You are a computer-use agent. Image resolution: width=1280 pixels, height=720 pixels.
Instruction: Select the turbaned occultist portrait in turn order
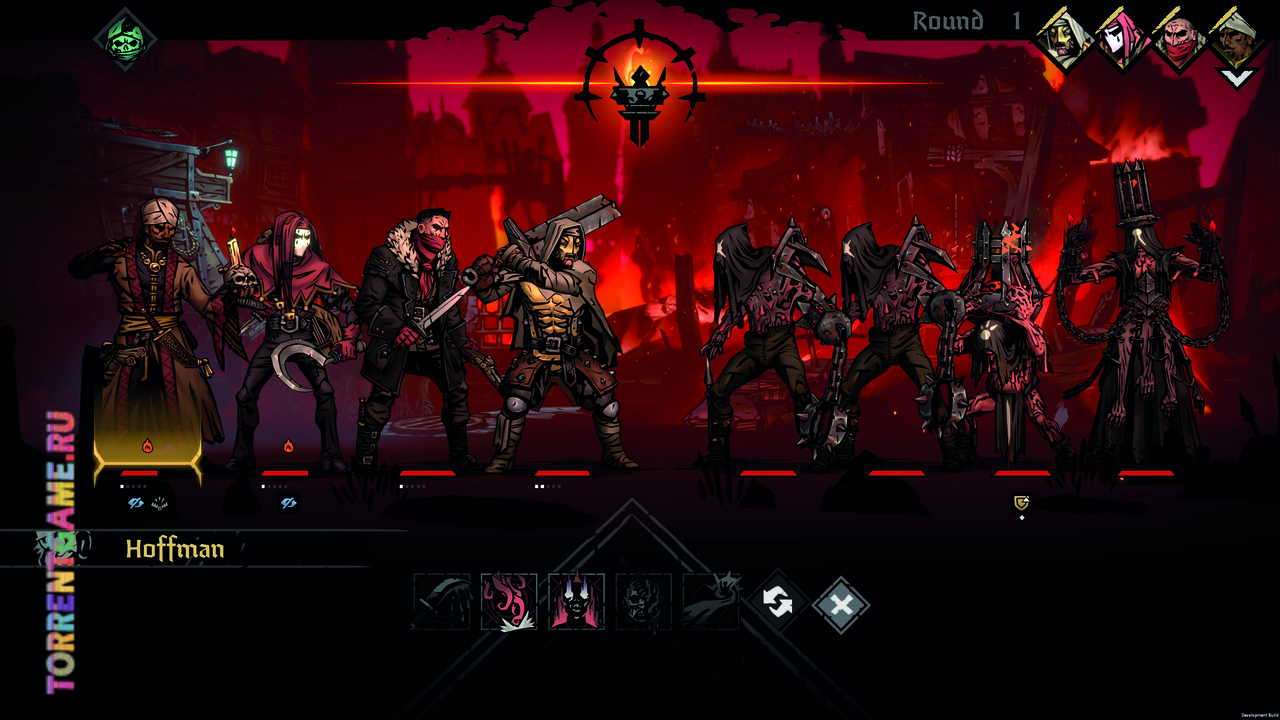pos(1236,38)
